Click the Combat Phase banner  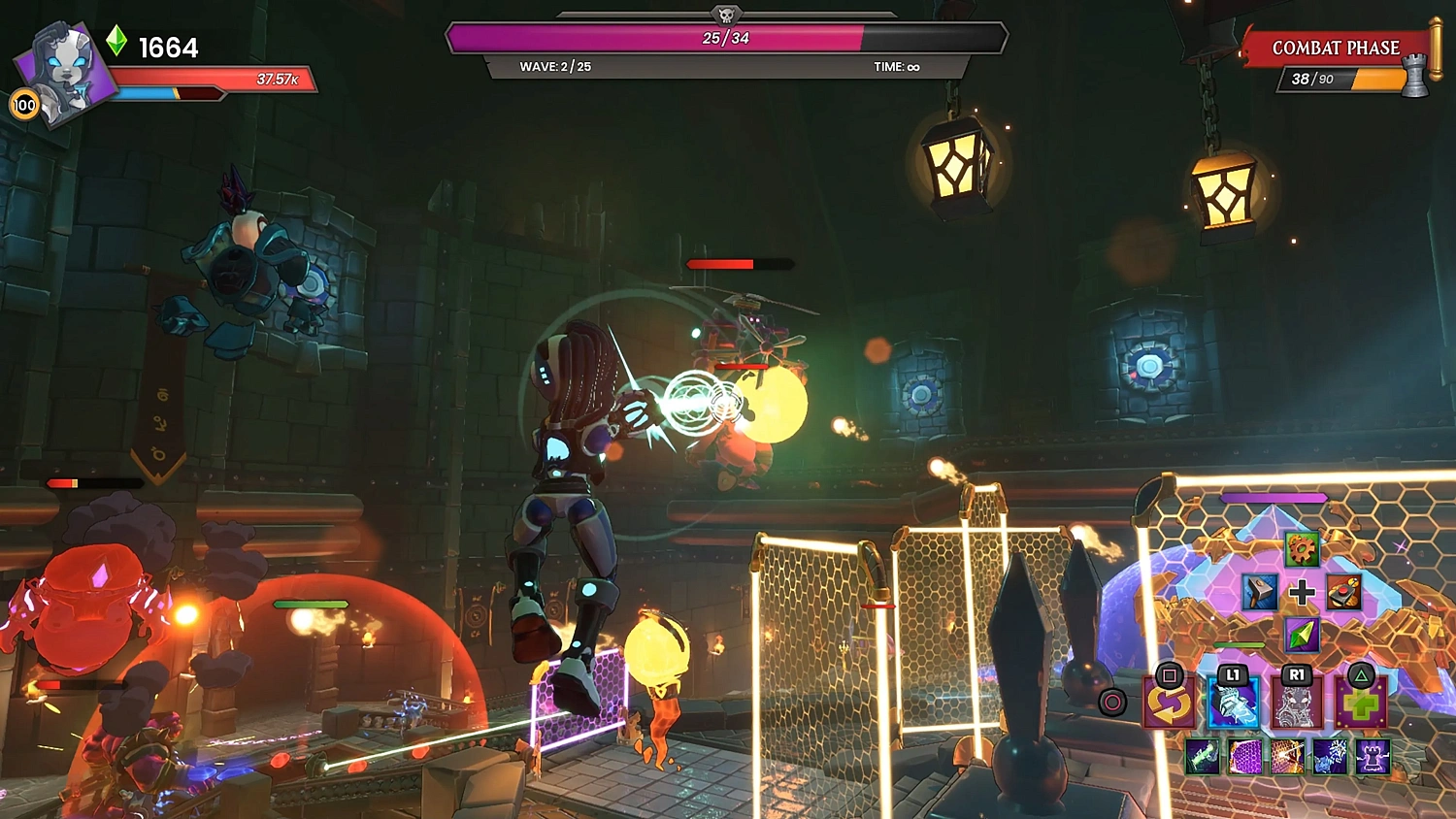tap(1337, 47)
